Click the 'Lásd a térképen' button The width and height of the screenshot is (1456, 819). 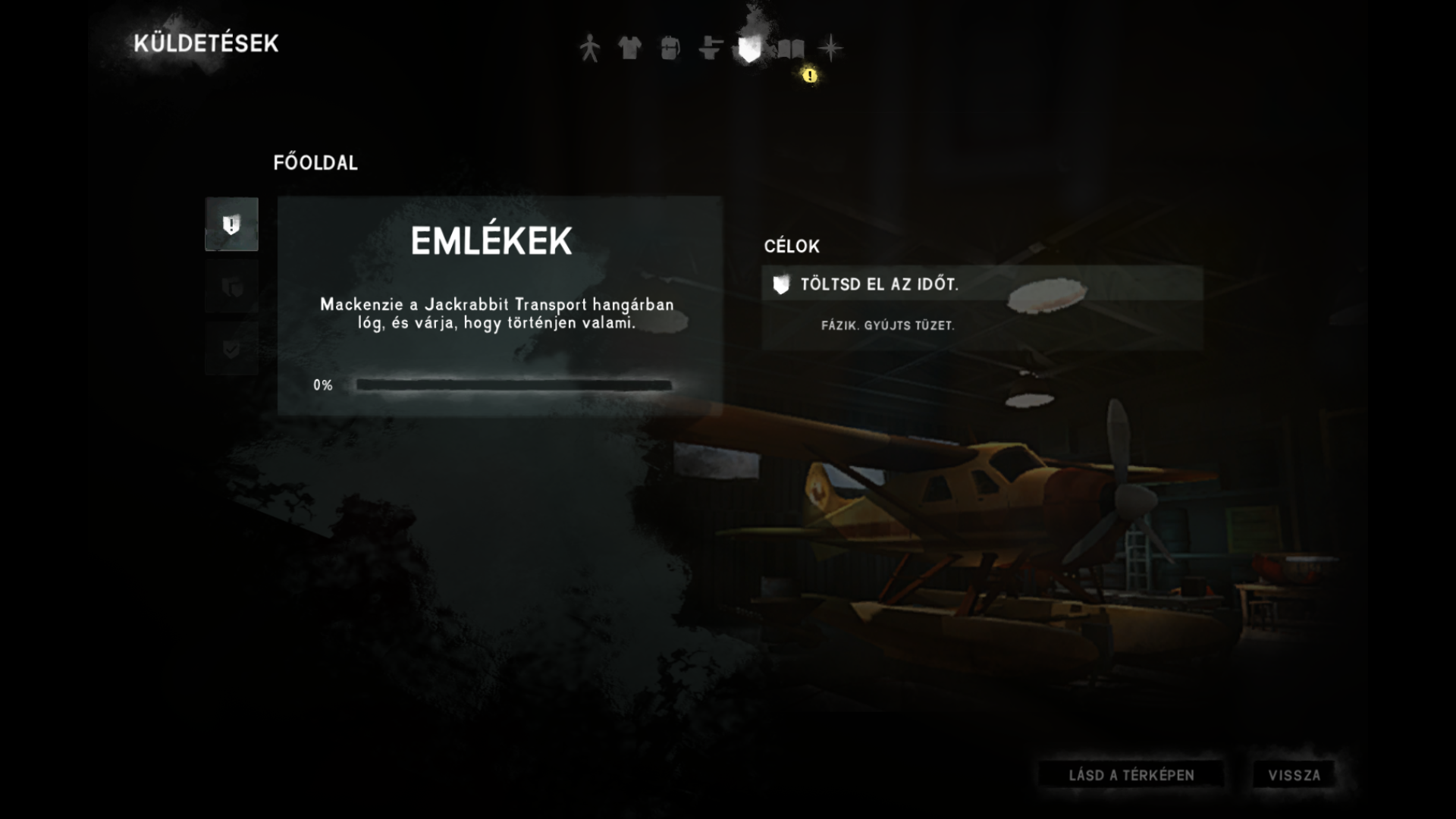tap(1131, 775)
